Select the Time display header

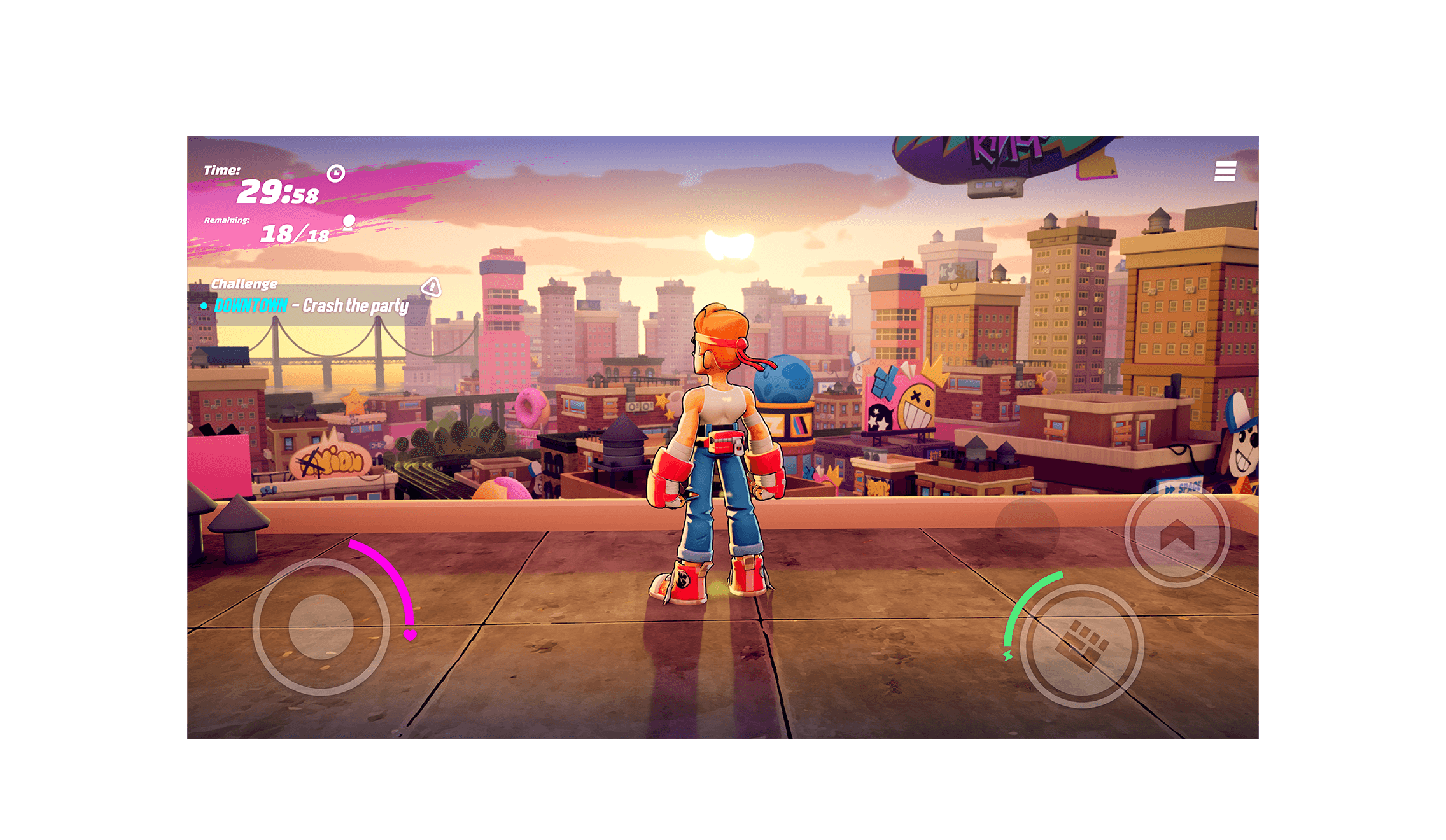pyautogui.click(x=221, y=171)
